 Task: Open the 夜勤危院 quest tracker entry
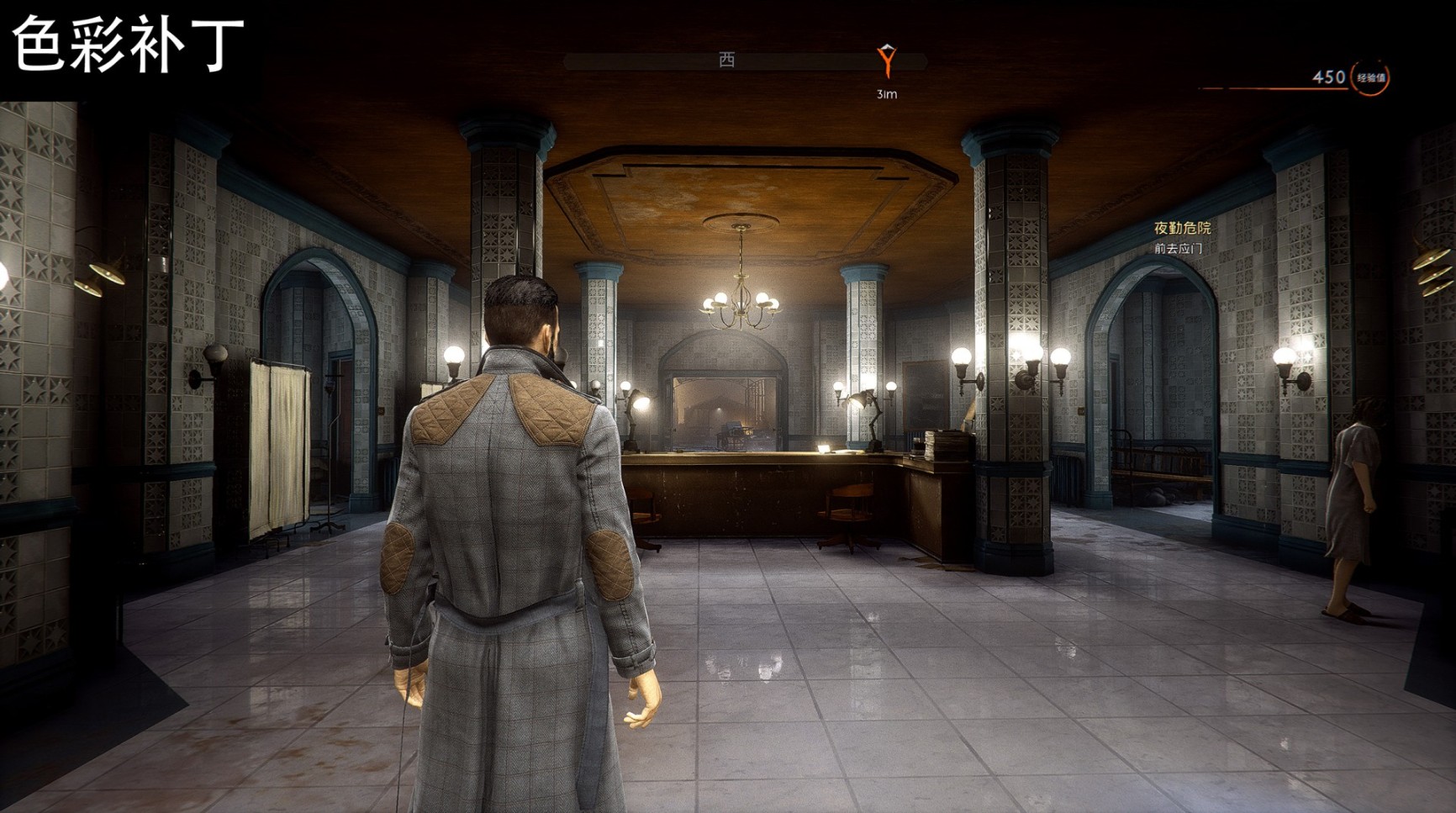click(1182, 229)
